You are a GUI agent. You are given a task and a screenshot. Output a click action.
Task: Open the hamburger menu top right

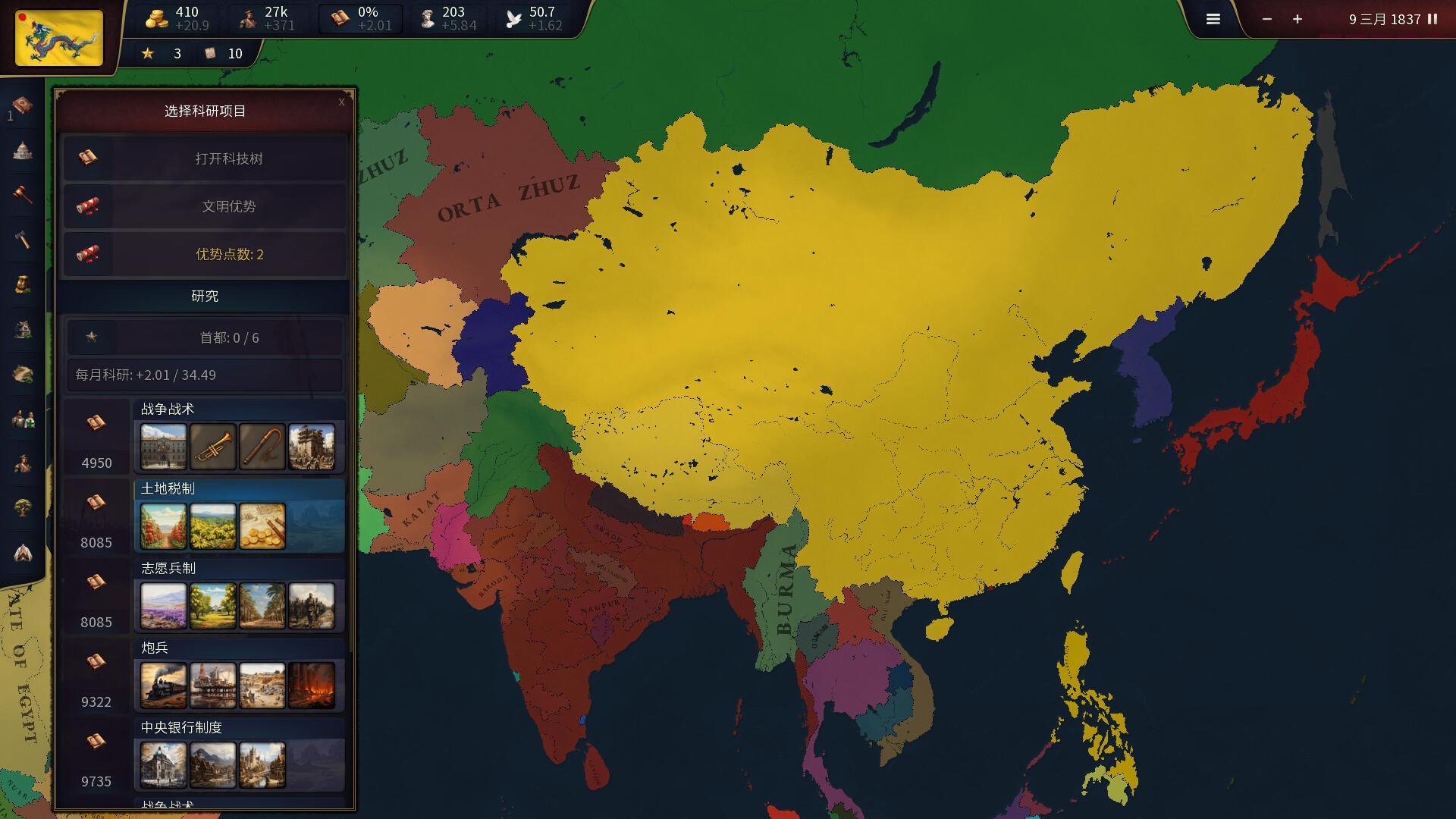[x=1213, y=19]
